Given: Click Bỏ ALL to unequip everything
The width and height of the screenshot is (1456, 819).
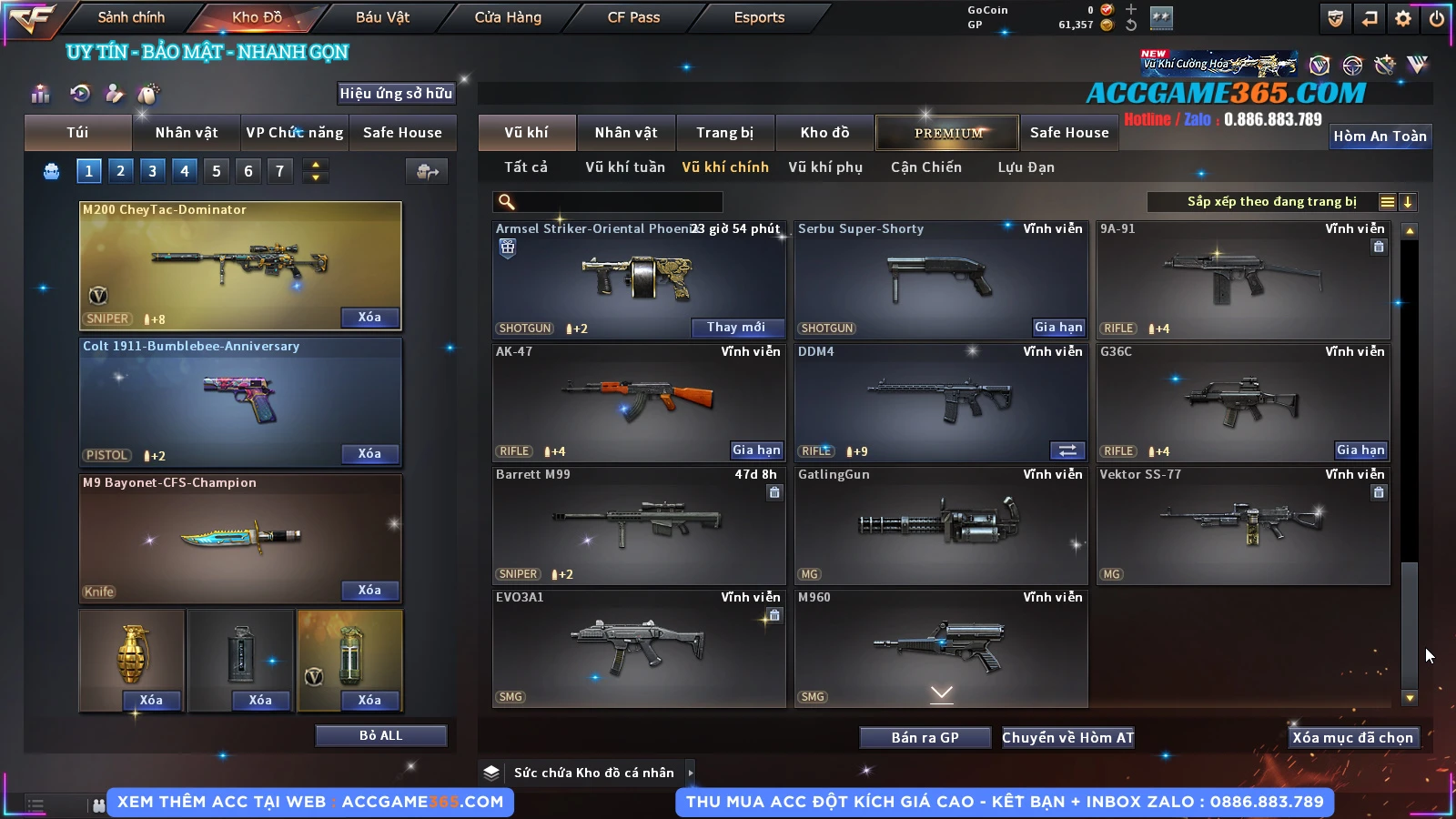Looking at the screenshot, I should coord(380,735).
